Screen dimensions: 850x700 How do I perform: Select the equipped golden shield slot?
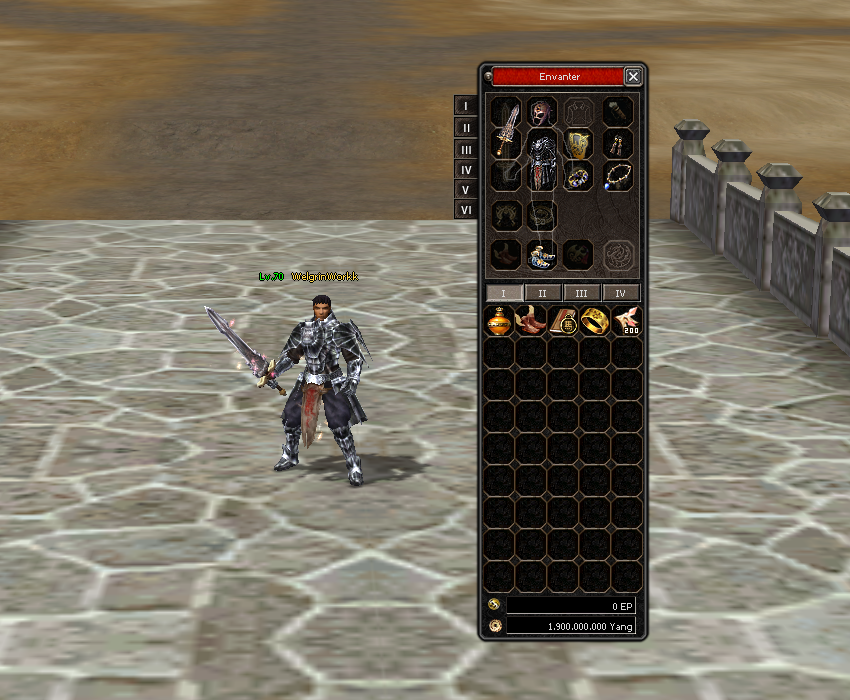579,145
